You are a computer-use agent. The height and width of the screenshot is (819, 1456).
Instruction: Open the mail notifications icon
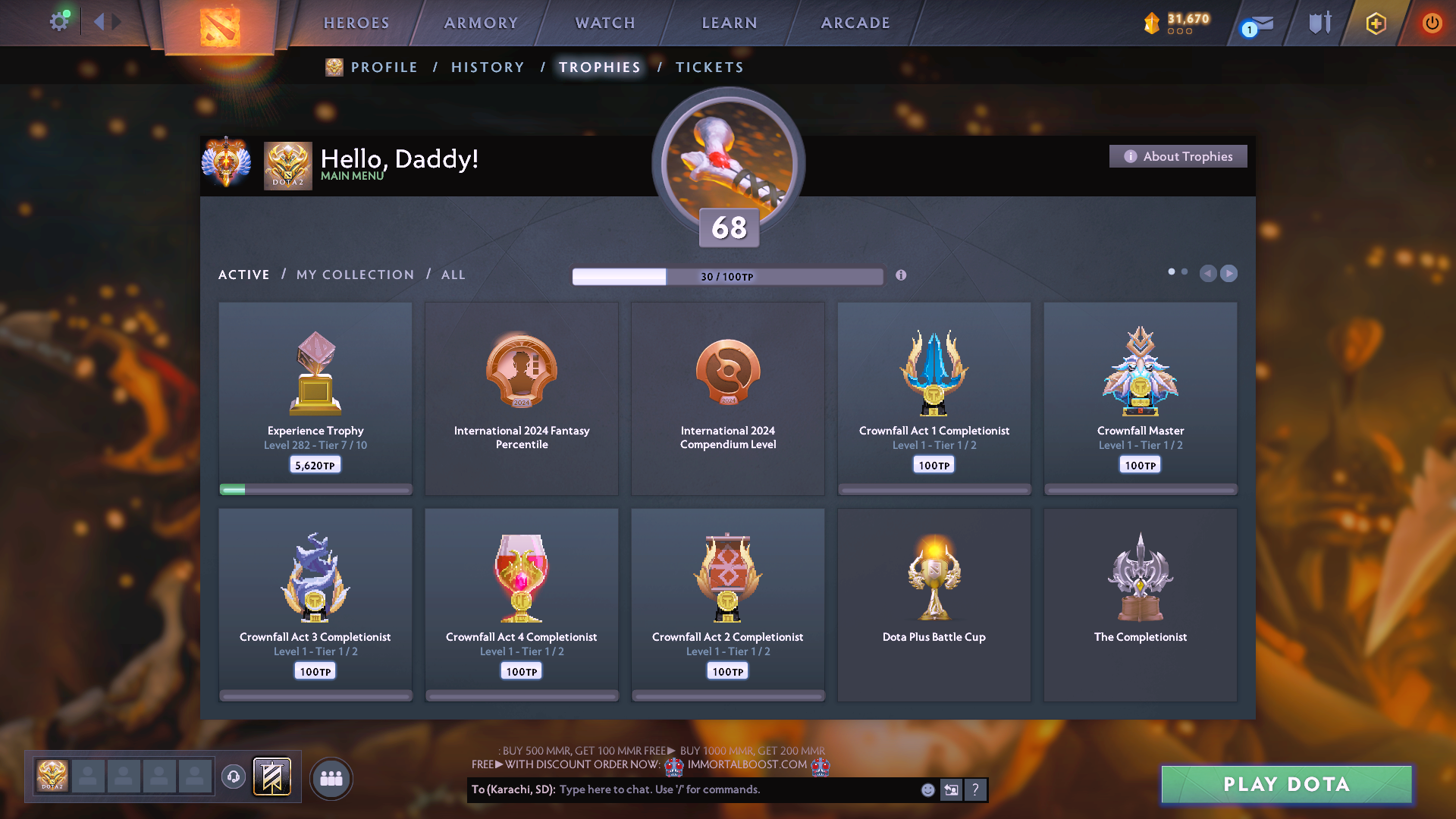tap(1259, 24)
